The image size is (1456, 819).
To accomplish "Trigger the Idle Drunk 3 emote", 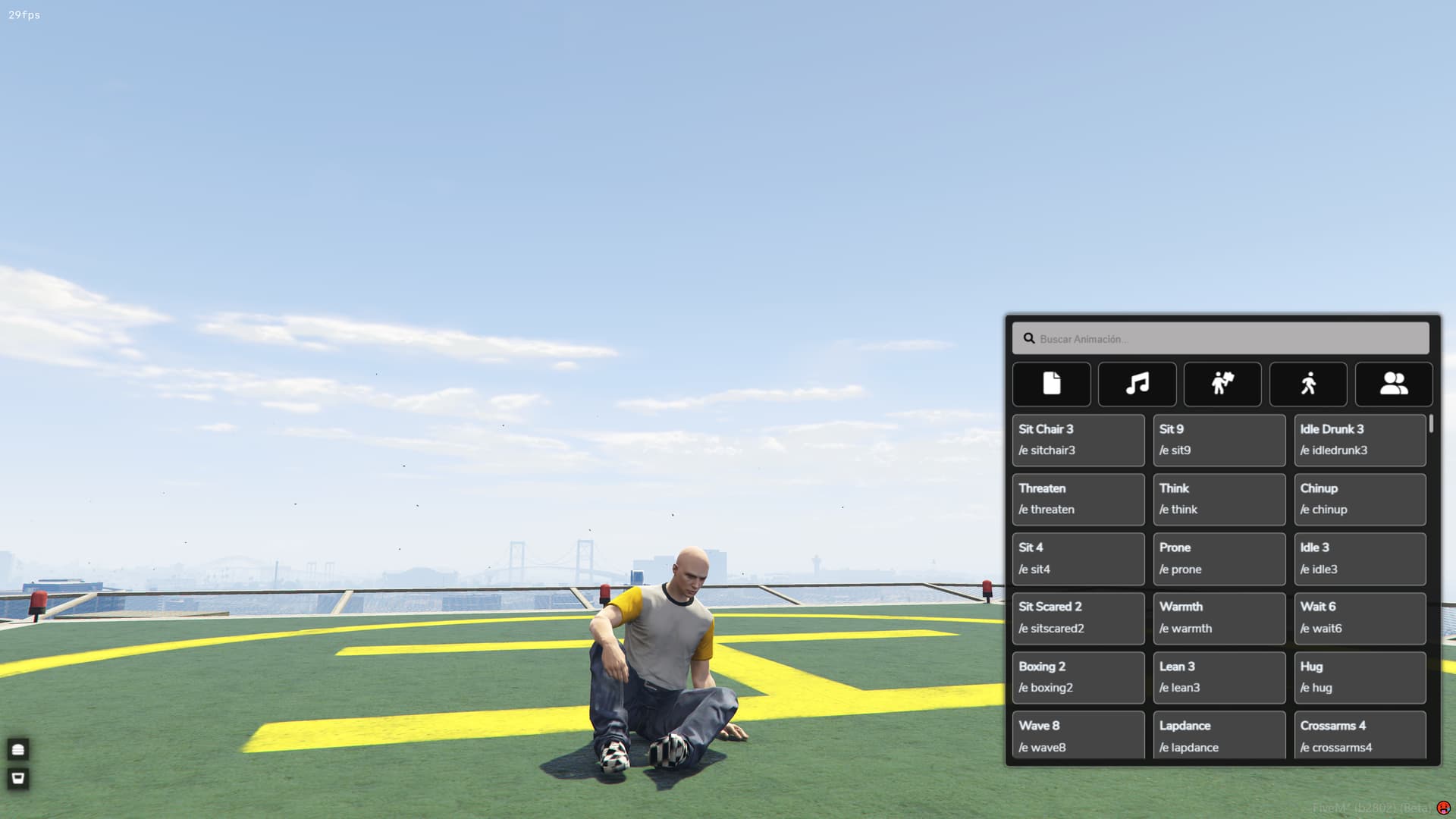I will (x=1360, y=440).
